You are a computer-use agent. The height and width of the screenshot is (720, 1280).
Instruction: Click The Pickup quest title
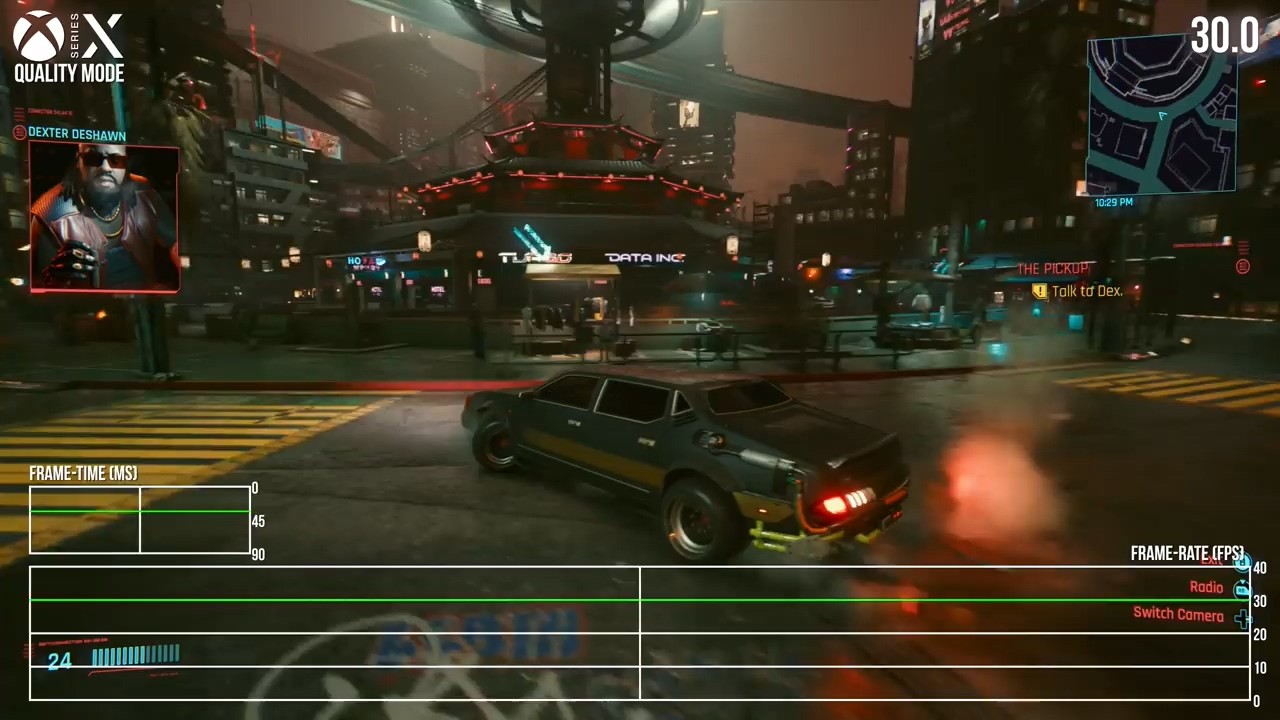click(1053, 269)
